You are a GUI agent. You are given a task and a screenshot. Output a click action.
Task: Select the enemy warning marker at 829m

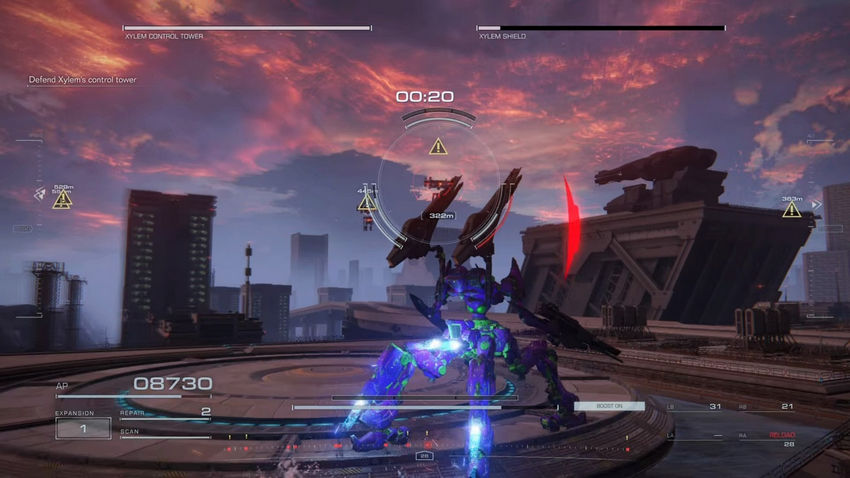pyautogui.click(x=63, y=200)
